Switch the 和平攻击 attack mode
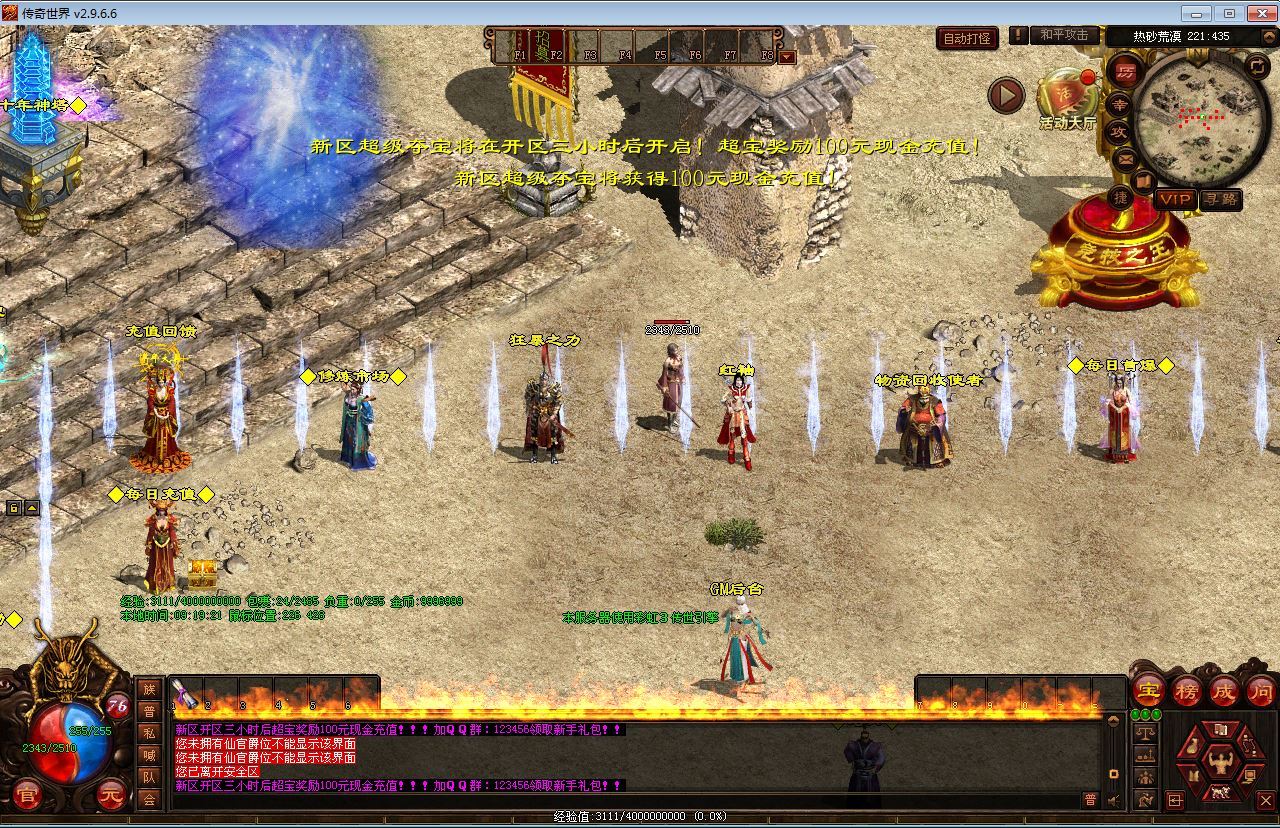 tap(1063, 35)
